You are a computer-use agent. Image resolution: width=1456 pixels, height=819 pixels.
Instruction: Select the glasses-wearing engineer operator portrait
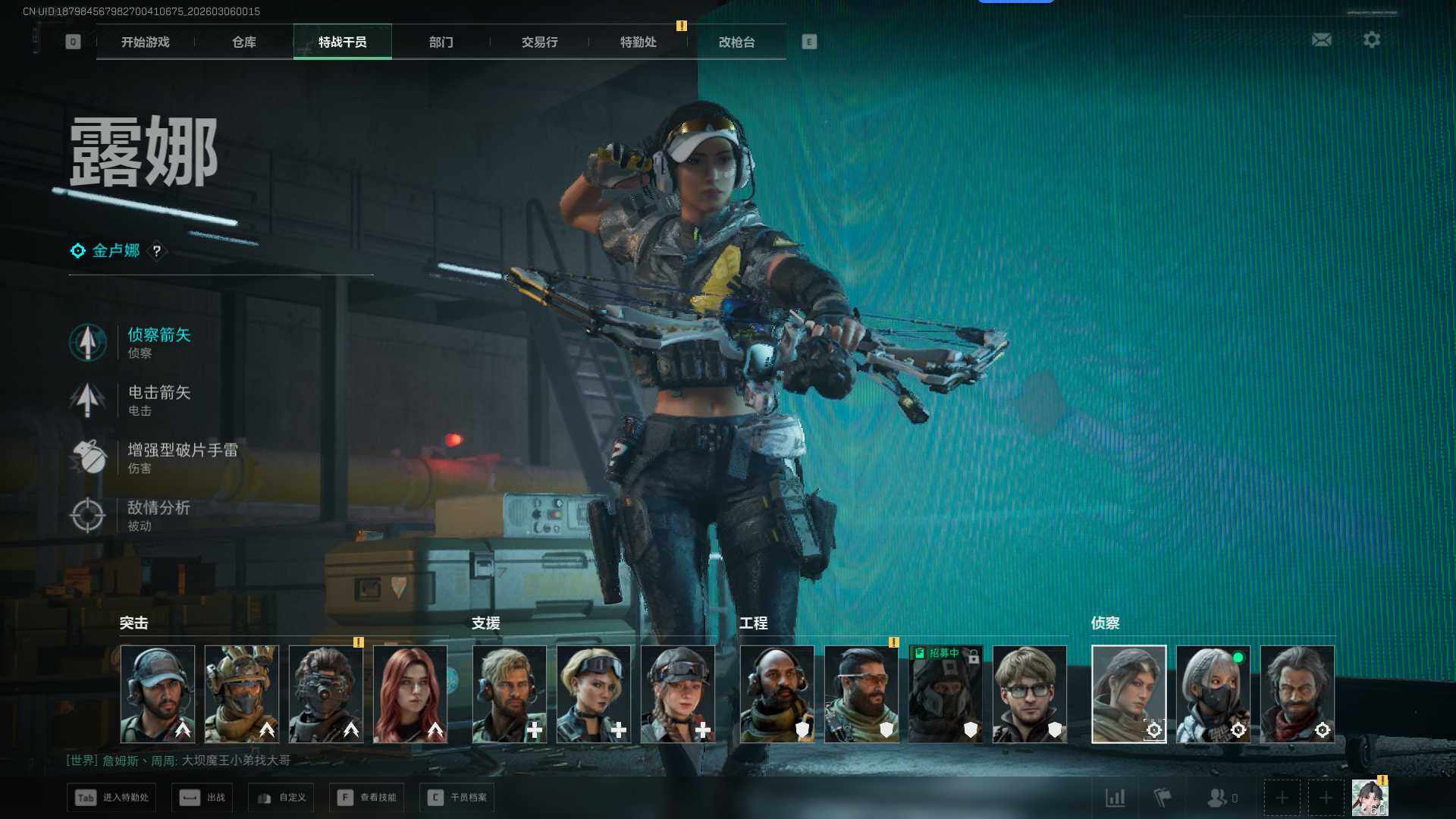[x=1030, y=694]
